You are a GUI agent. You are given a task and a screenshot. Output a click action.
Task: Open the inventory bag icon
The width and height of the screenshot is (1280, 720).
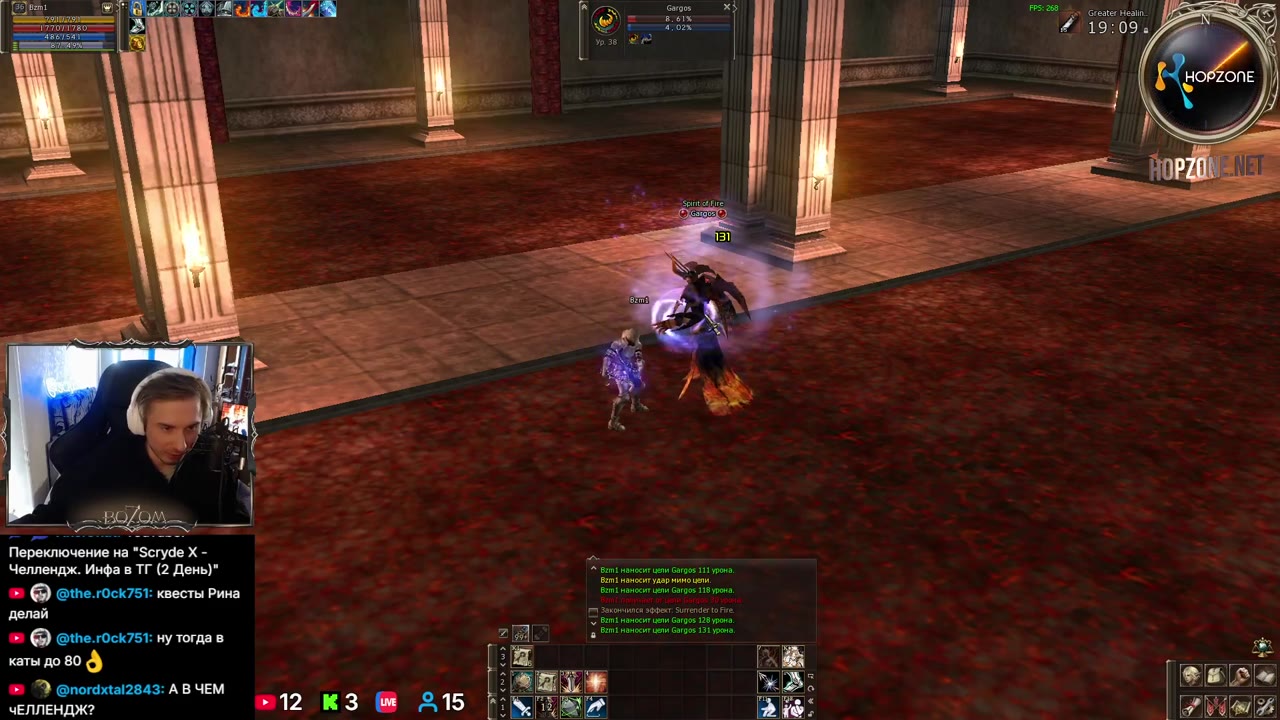point(1215,676)
